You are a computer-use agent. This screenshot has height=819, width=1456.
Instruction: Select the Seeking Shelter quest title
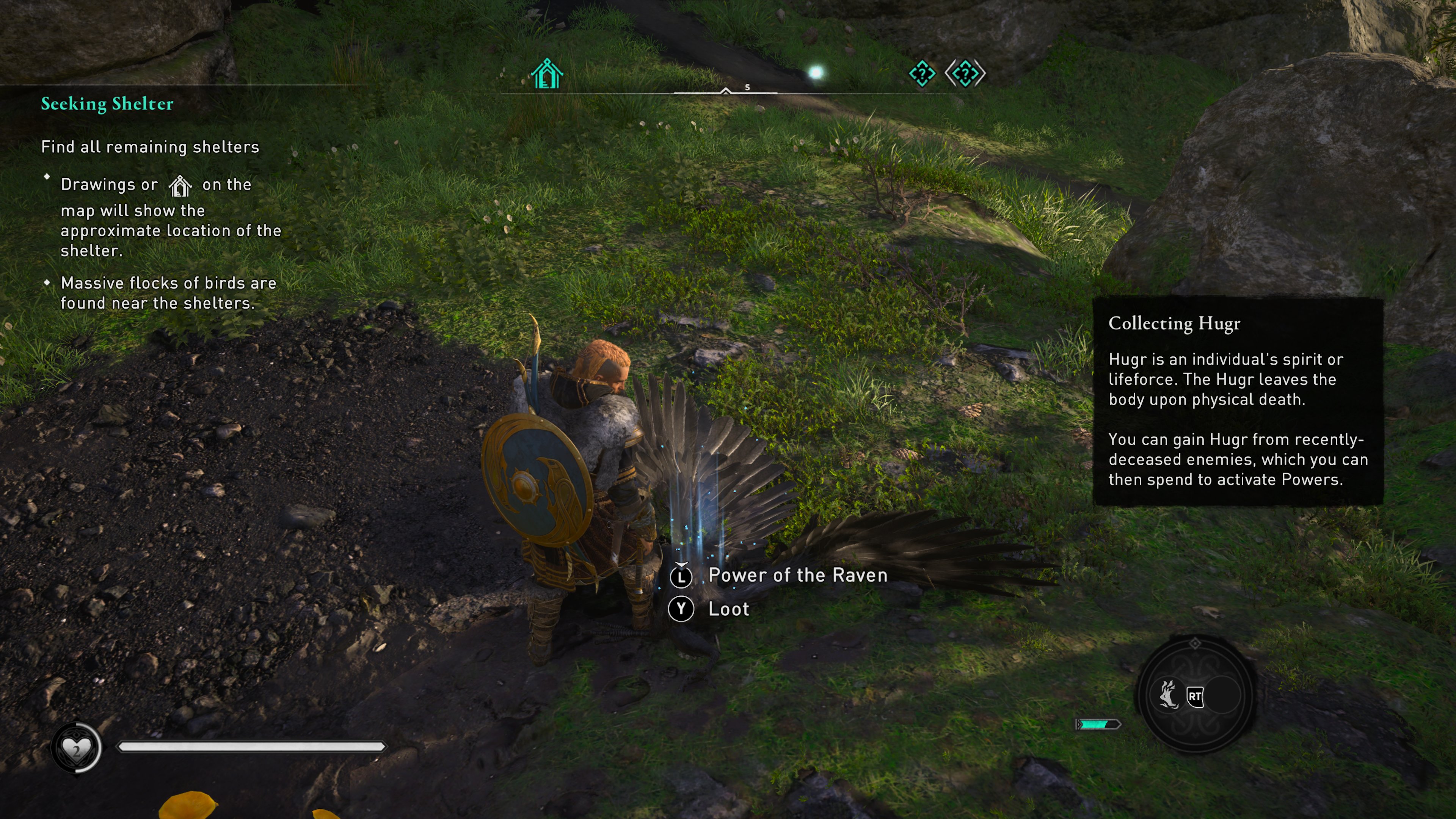pos(107,104)
